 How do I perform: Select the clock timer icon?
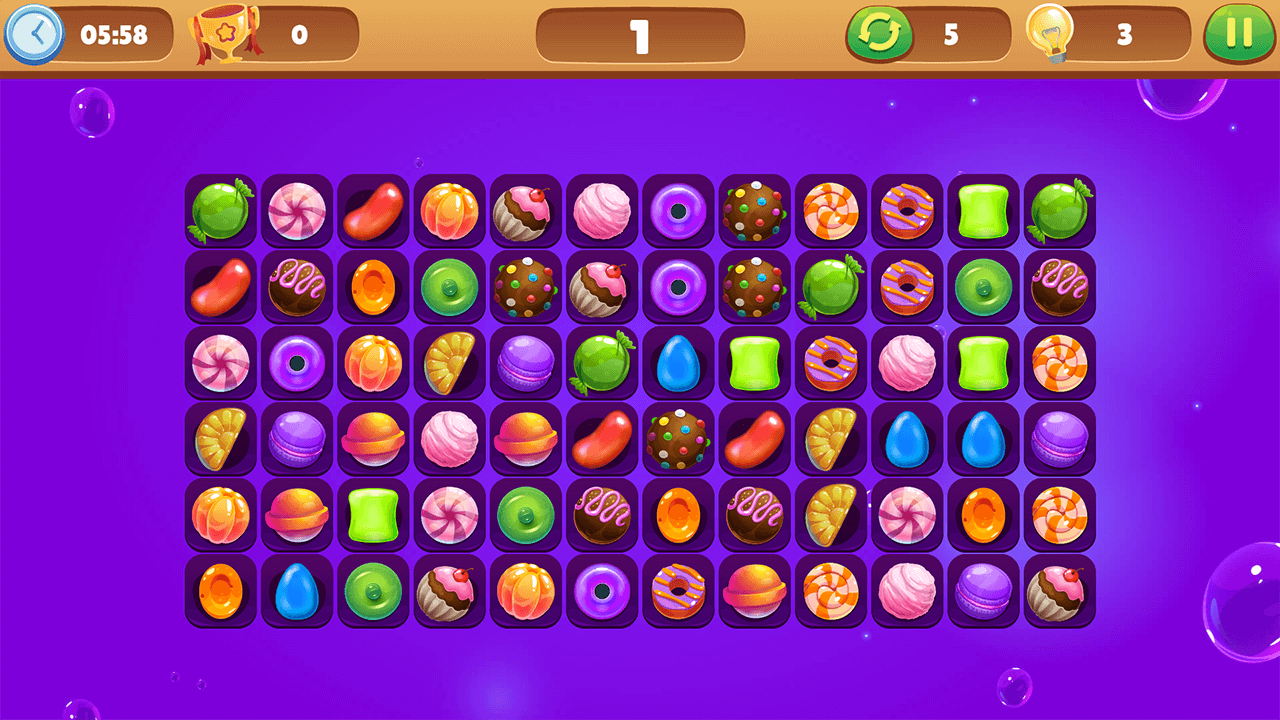point(33,34)
